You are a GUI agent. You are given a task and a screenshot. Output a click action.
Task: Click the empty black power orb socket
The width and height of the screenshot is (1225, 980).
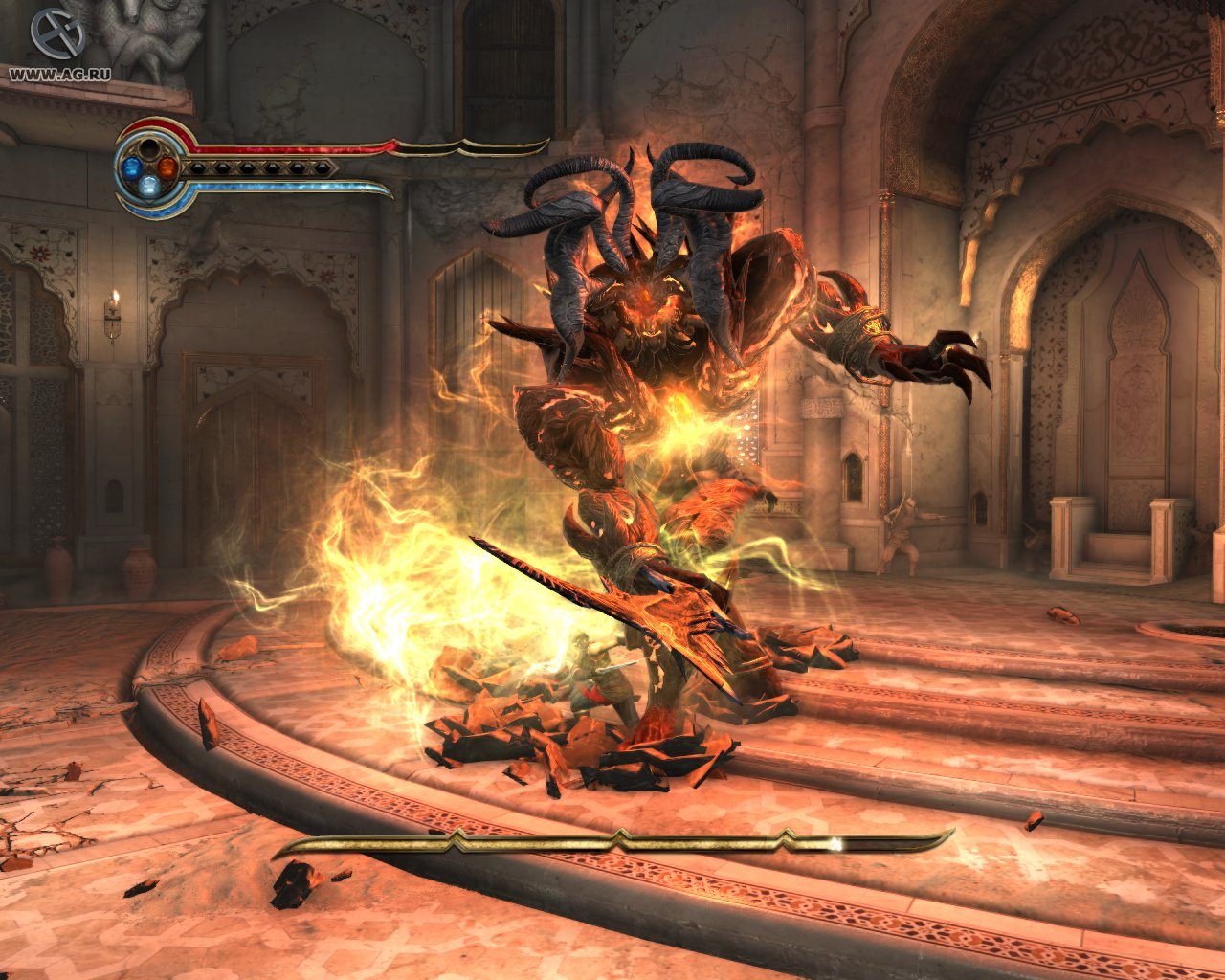[x=150, y=149]
